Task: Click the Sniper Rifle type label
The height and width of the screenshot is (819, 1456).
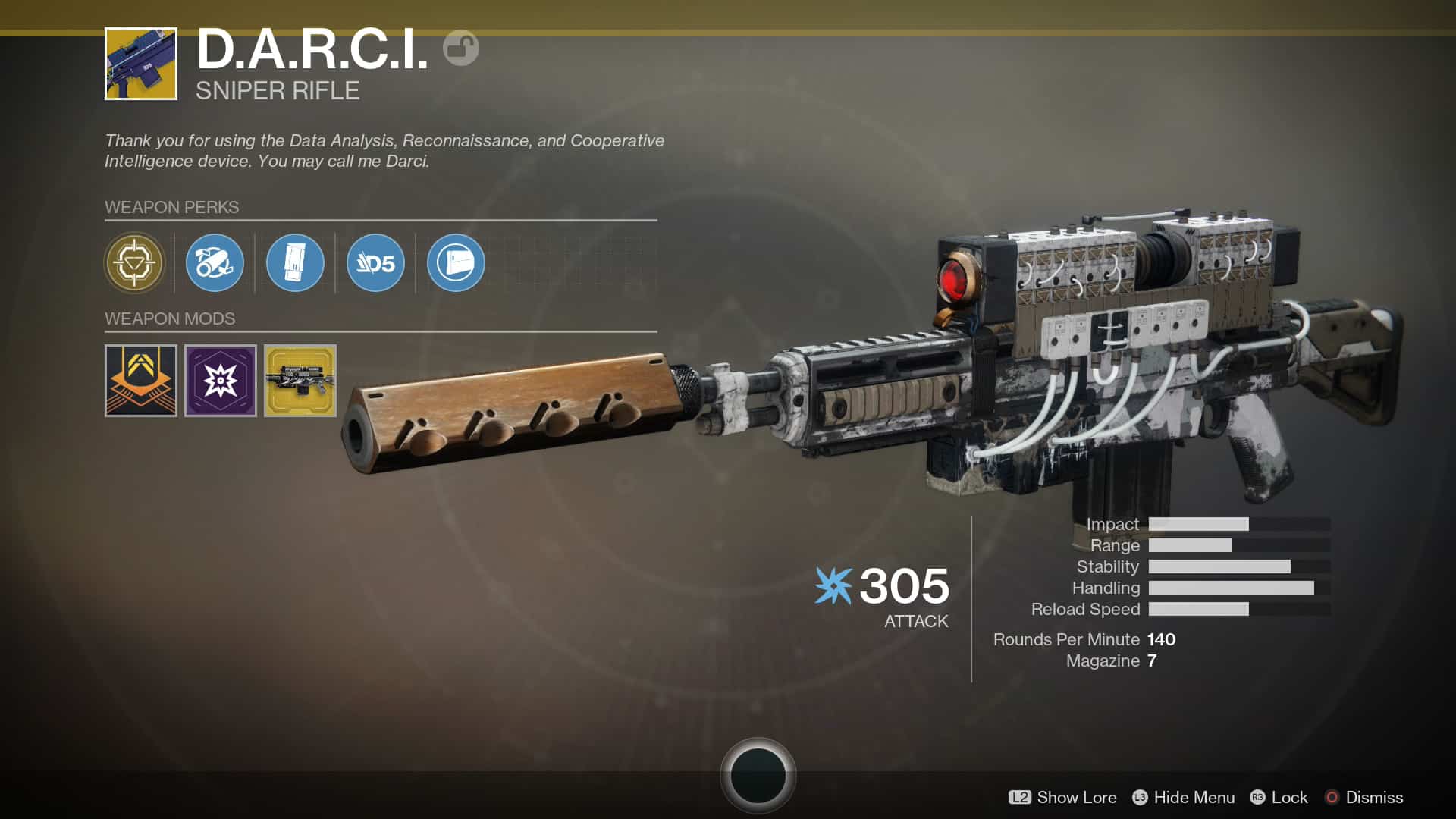Action: click(278, 91)
